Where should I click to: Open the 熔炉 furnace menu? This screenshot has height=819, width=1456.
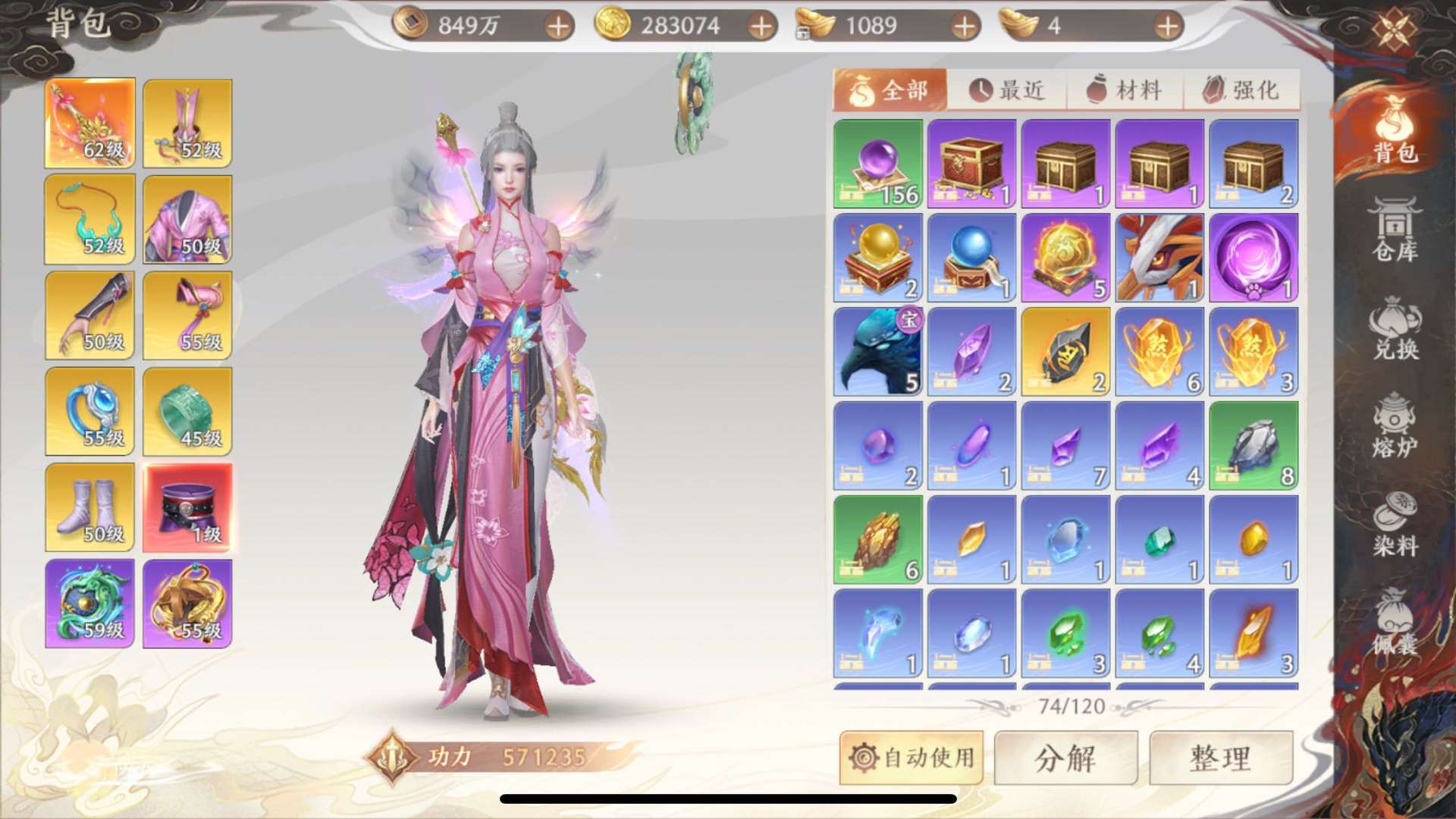(1395, 425)
